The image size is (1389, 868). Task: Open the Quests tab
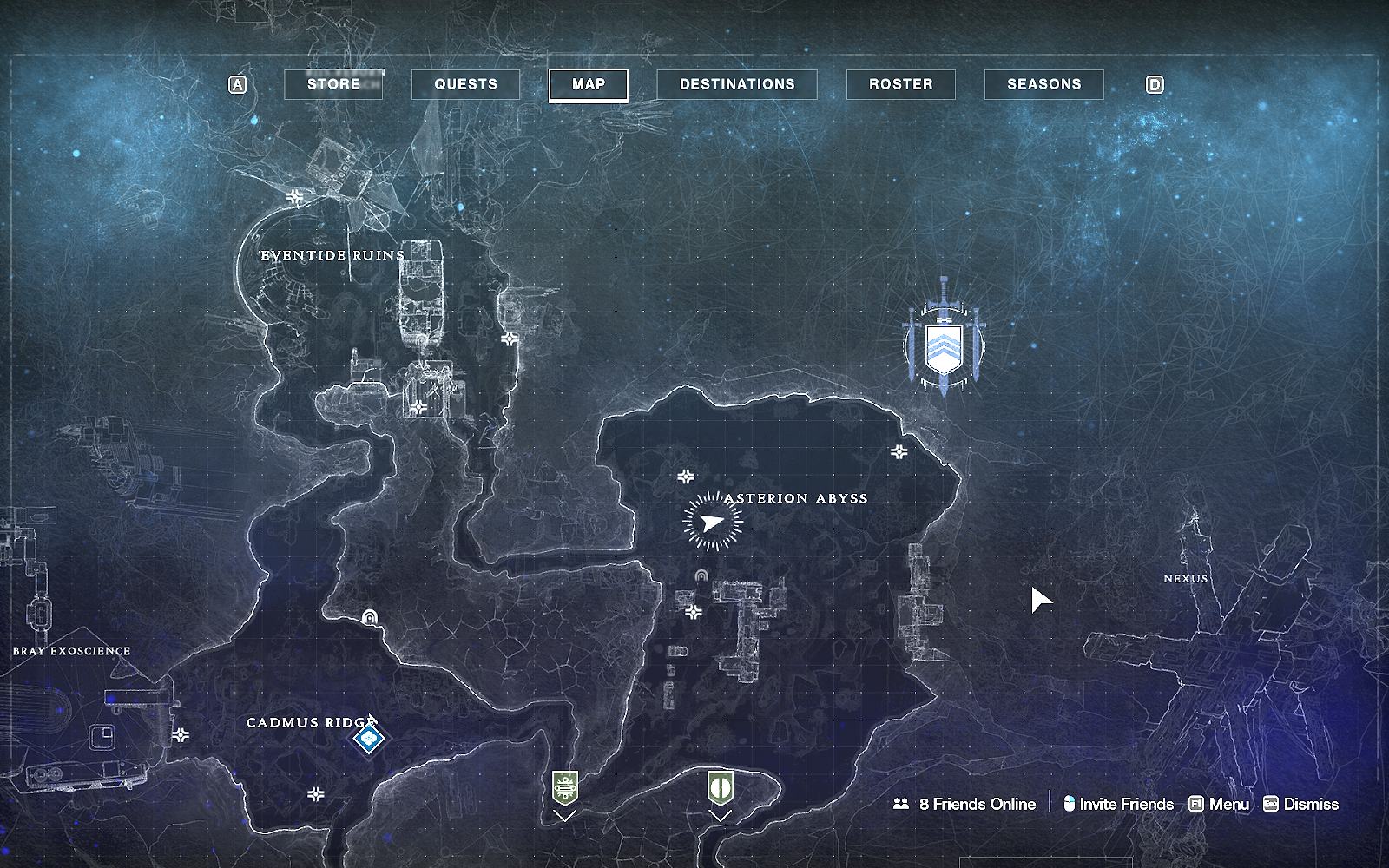(x=464, y=84)
